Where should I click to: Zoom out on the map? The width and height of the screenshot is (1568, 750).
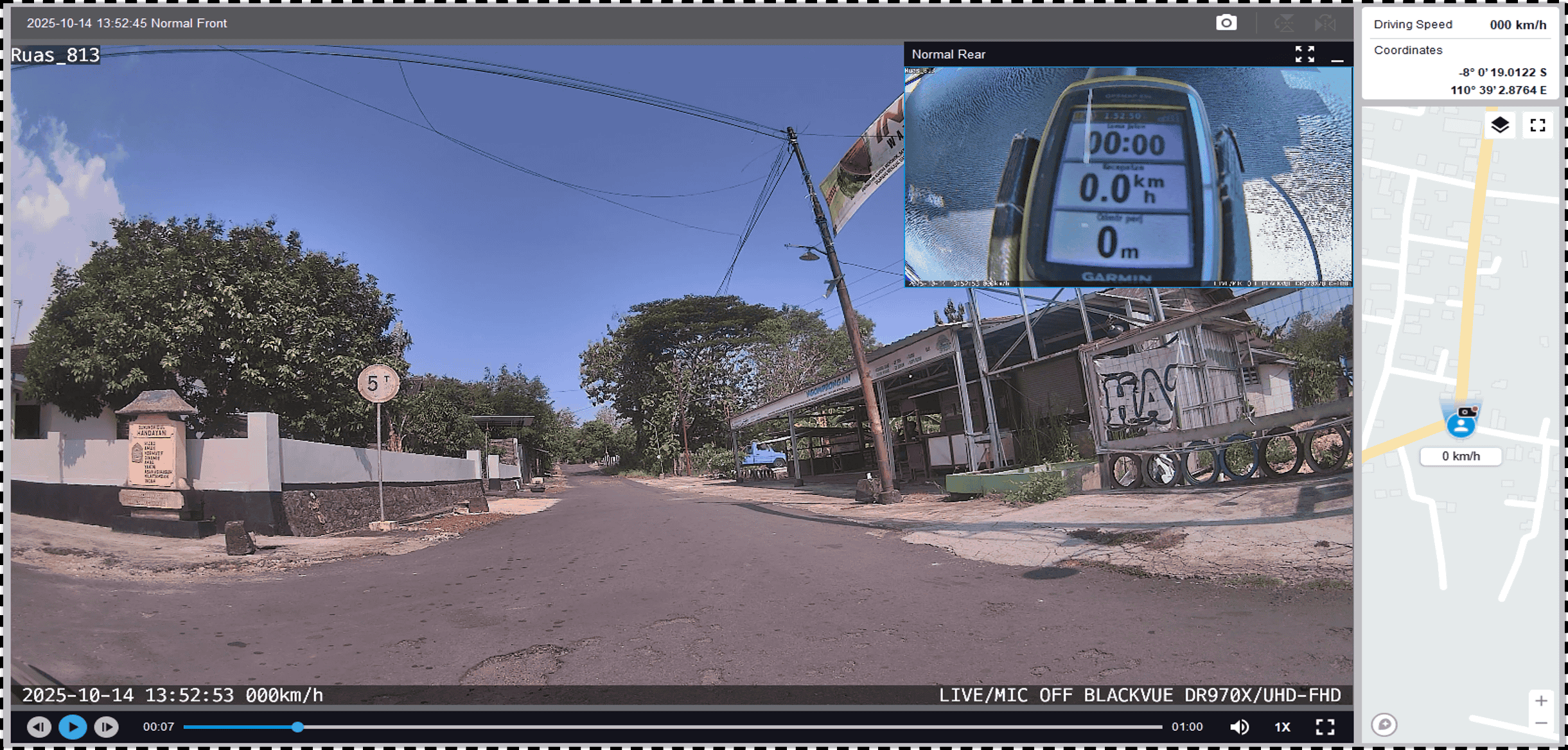click(1541, 724)
